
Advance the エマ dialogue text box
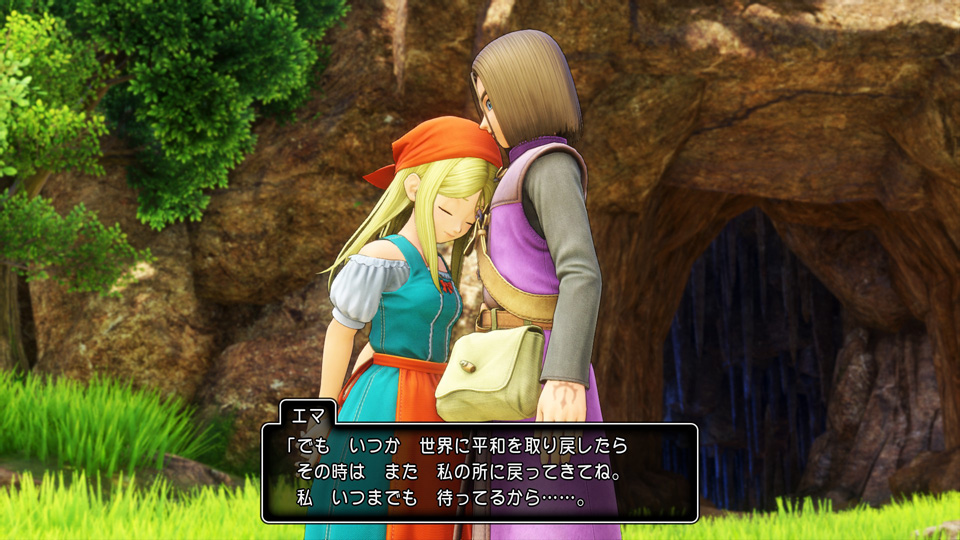(x=480, y=472)
